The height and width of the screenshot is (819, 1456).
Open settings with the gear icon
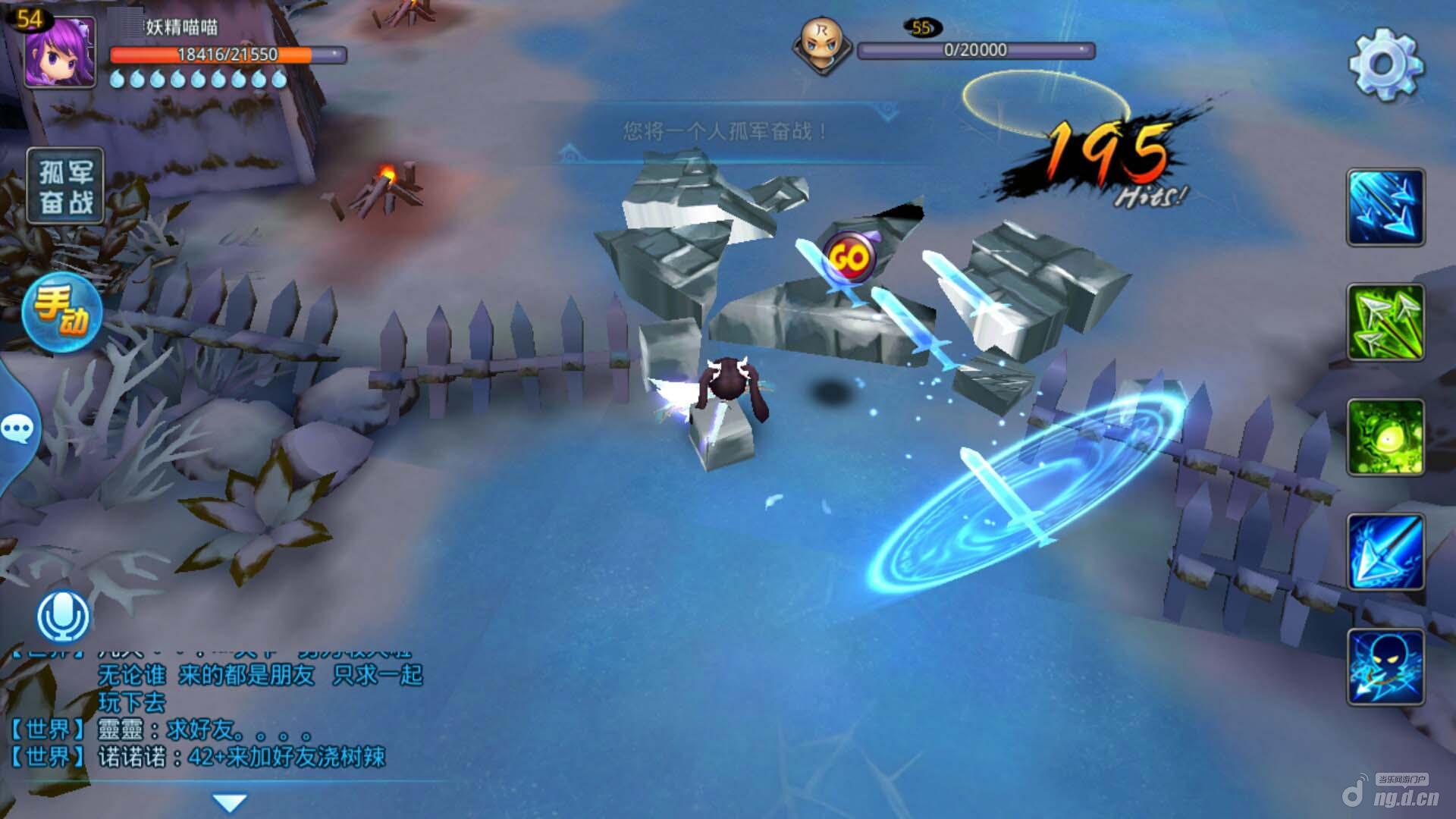[1385, 64]
